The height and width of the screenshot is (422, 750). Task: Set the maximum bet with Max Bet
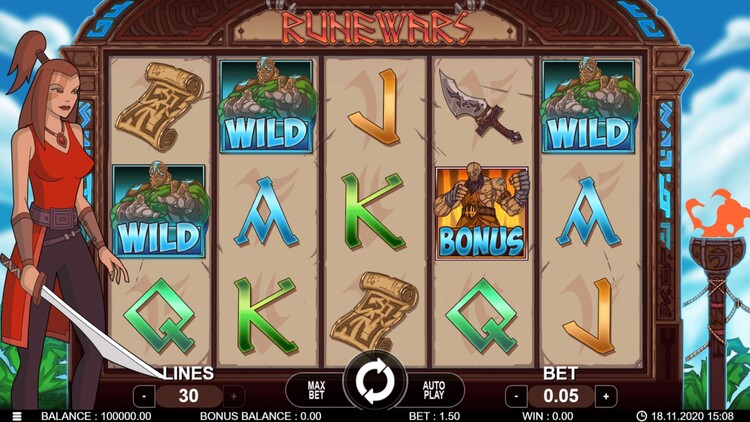pos(316,388)
